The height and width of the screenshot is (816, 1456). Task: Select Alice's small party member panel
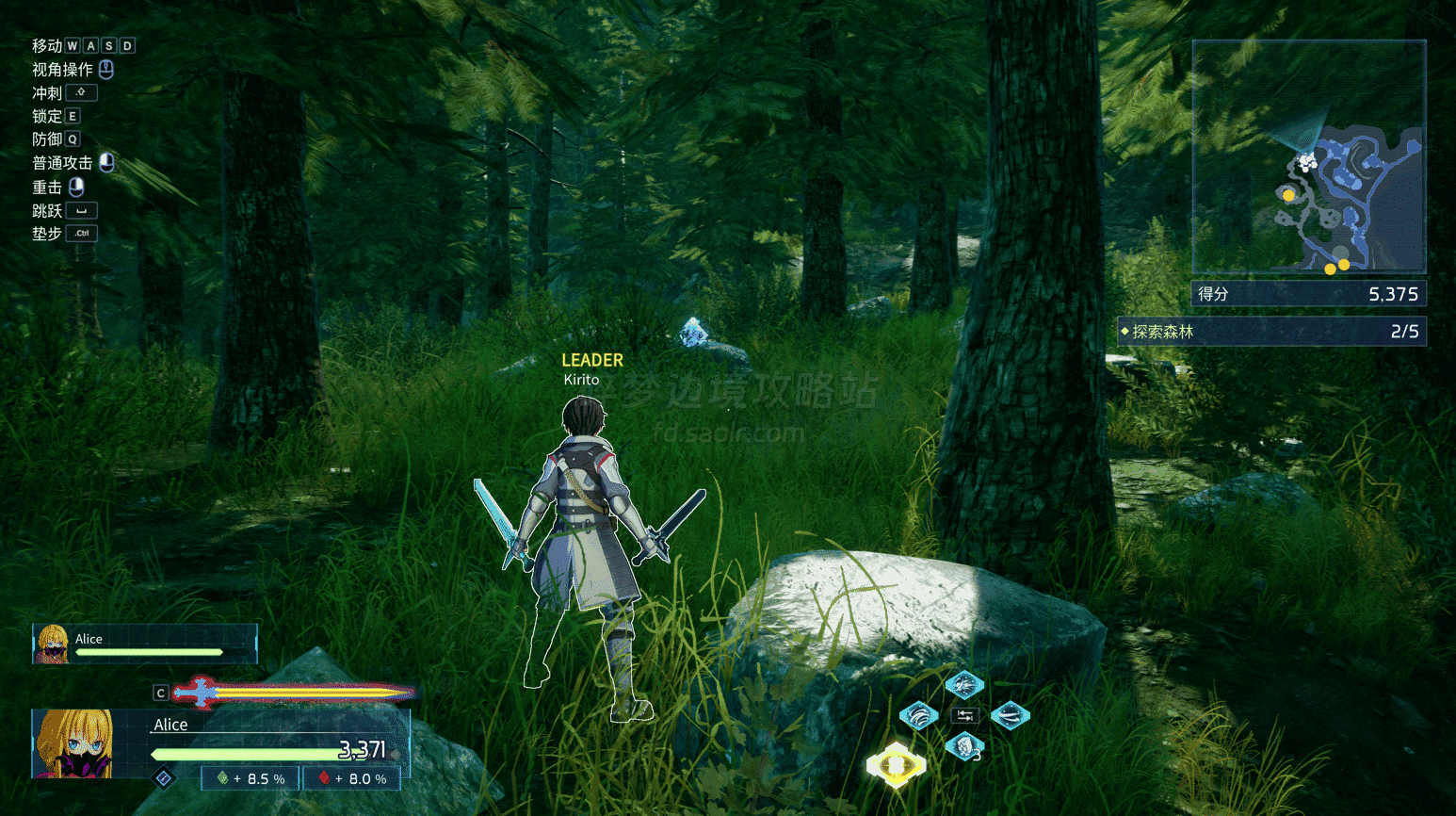tap(144, 645)
